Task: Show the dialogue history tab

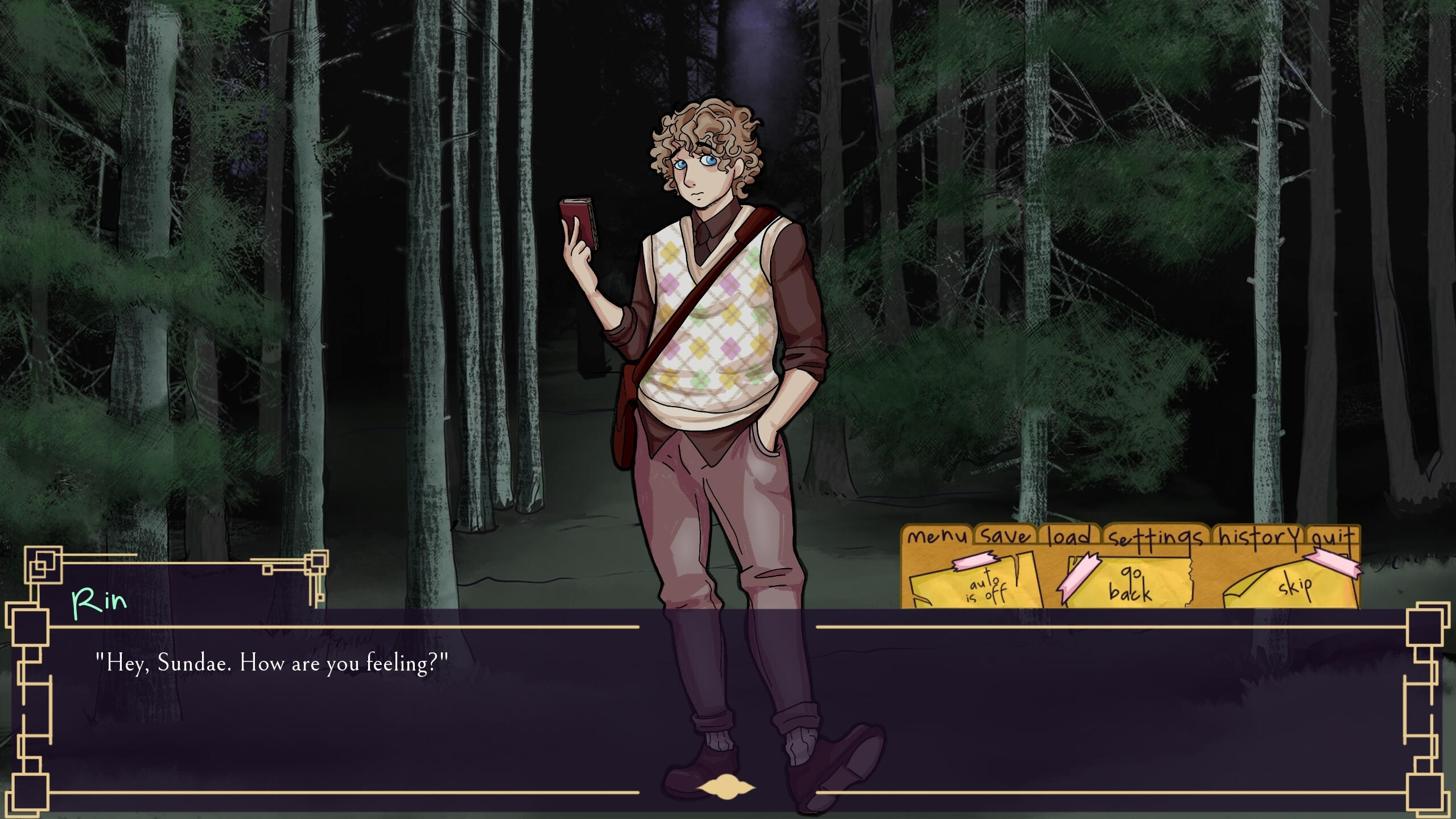Action: tap(1259, 536)
